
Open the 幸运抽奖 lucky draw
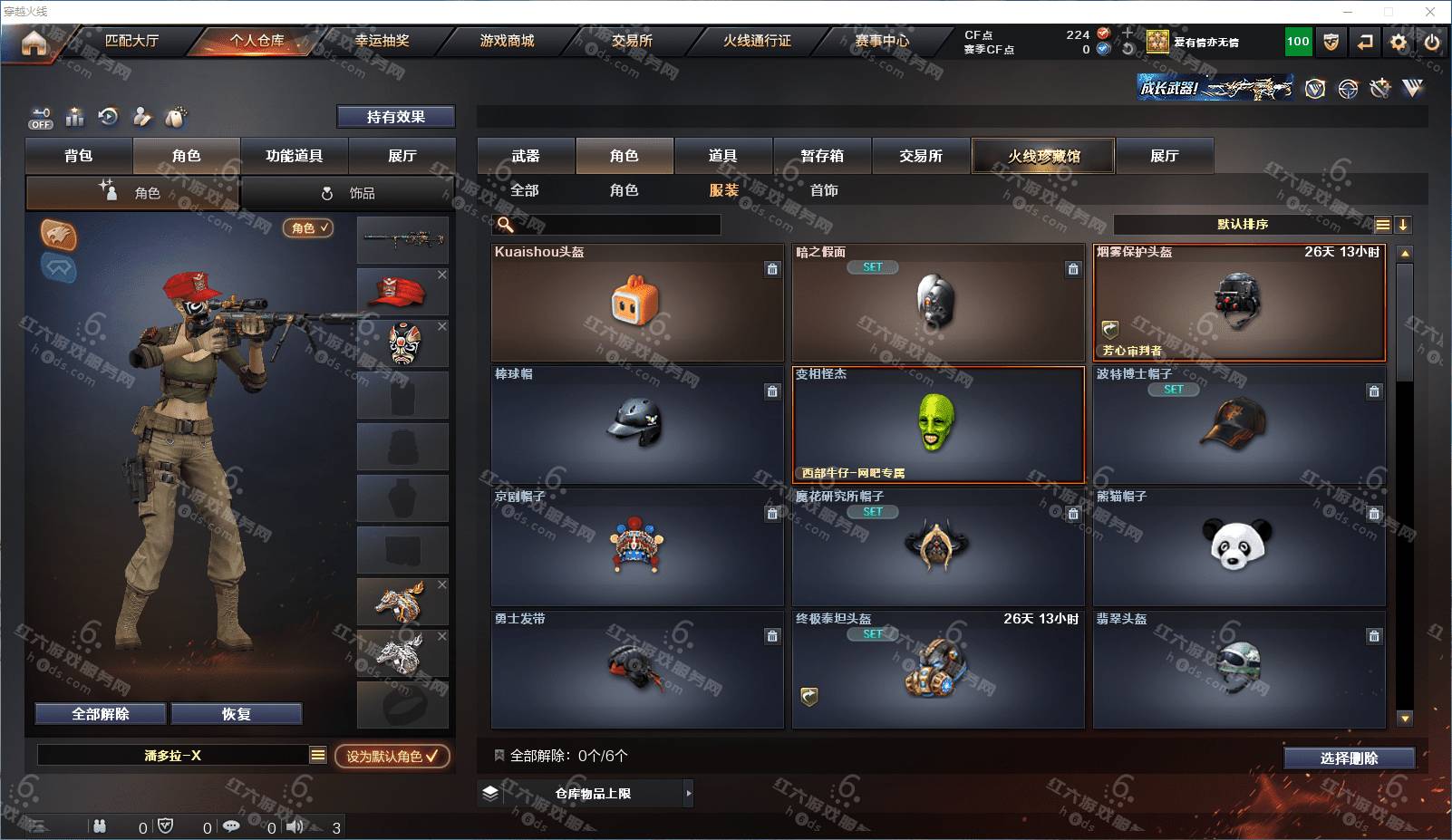point(382,41)
